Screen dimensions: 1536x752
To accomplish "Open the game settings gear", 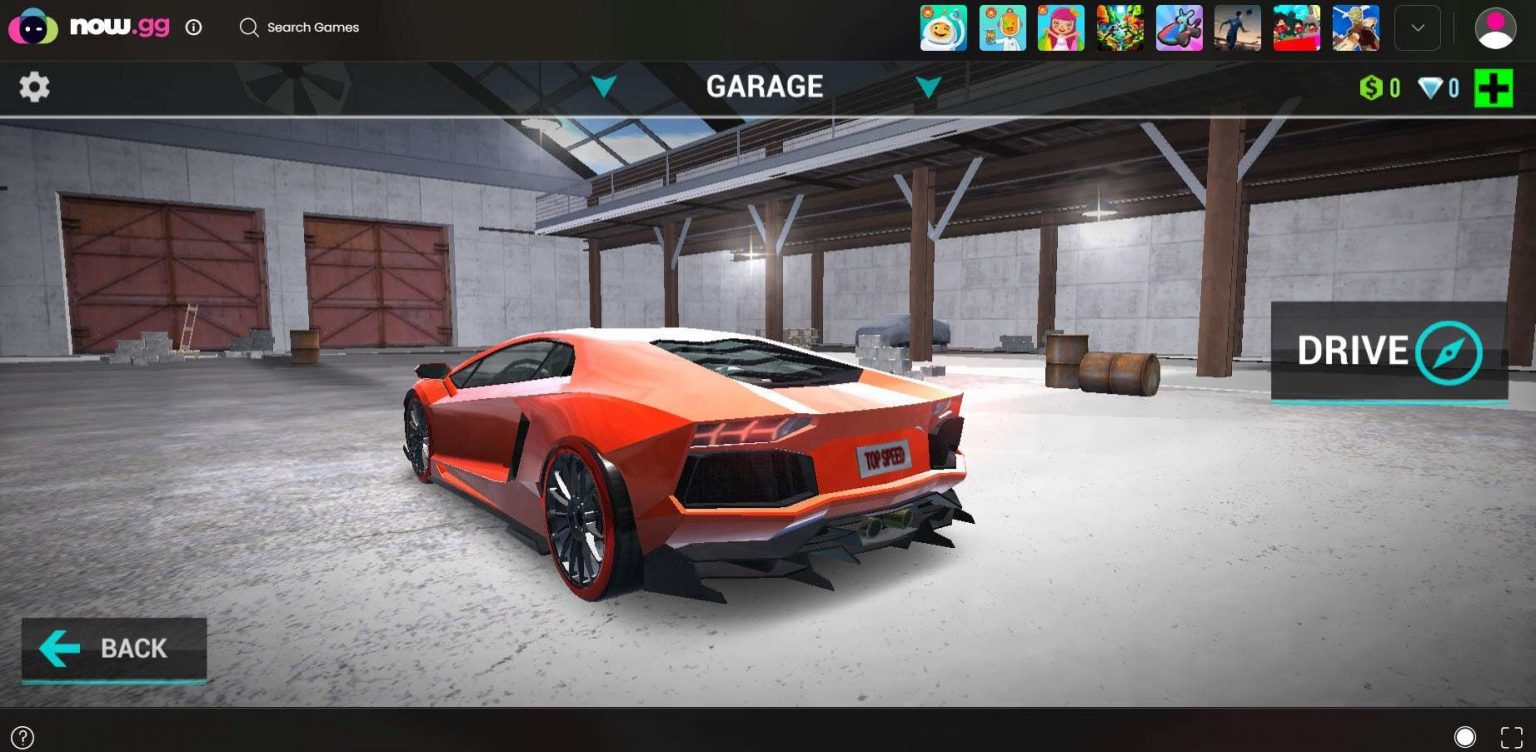I will (35, 86).
